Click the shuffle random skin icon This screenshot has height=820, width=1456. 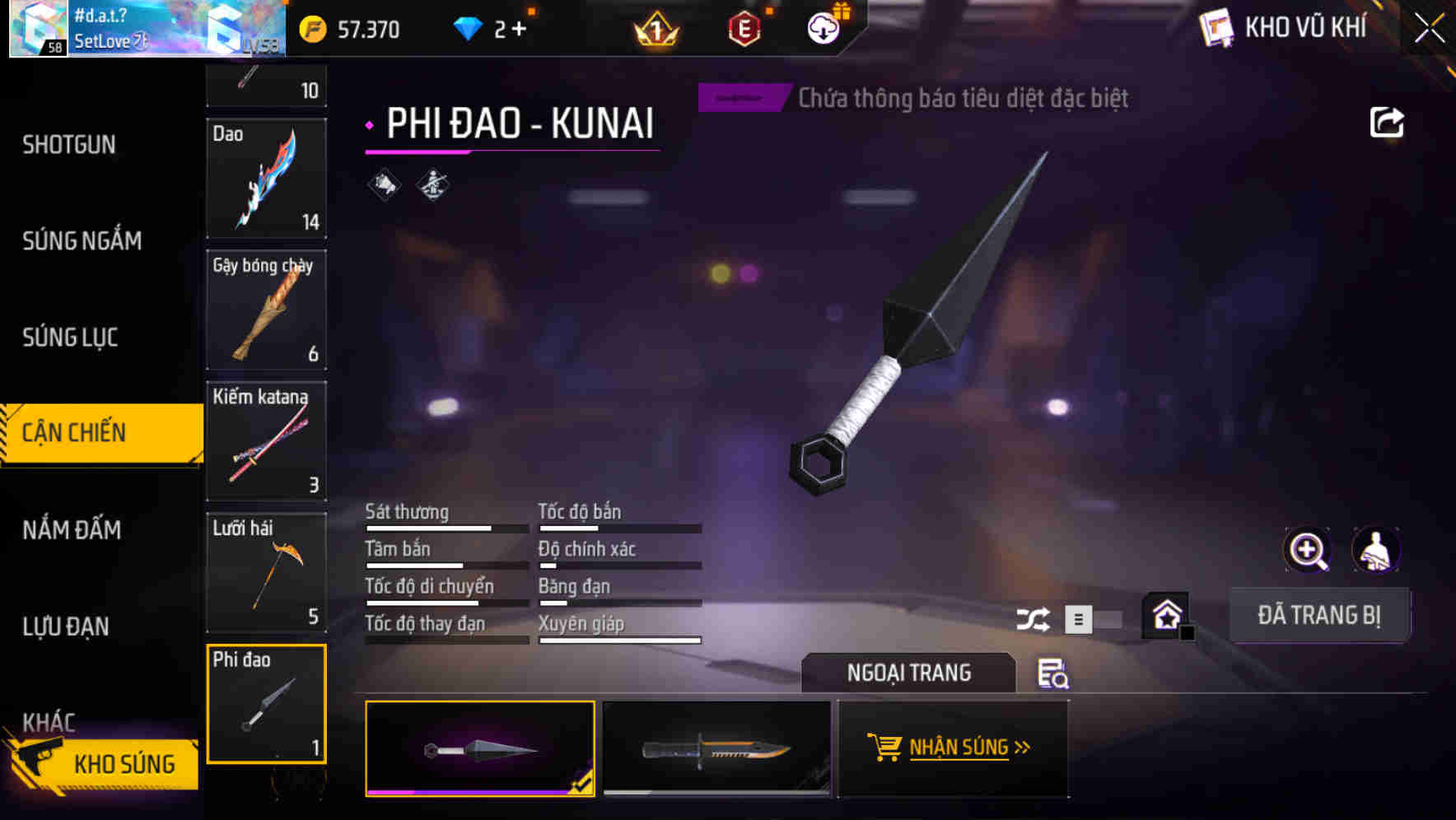pyautogui.click(x=1035, y=617)
